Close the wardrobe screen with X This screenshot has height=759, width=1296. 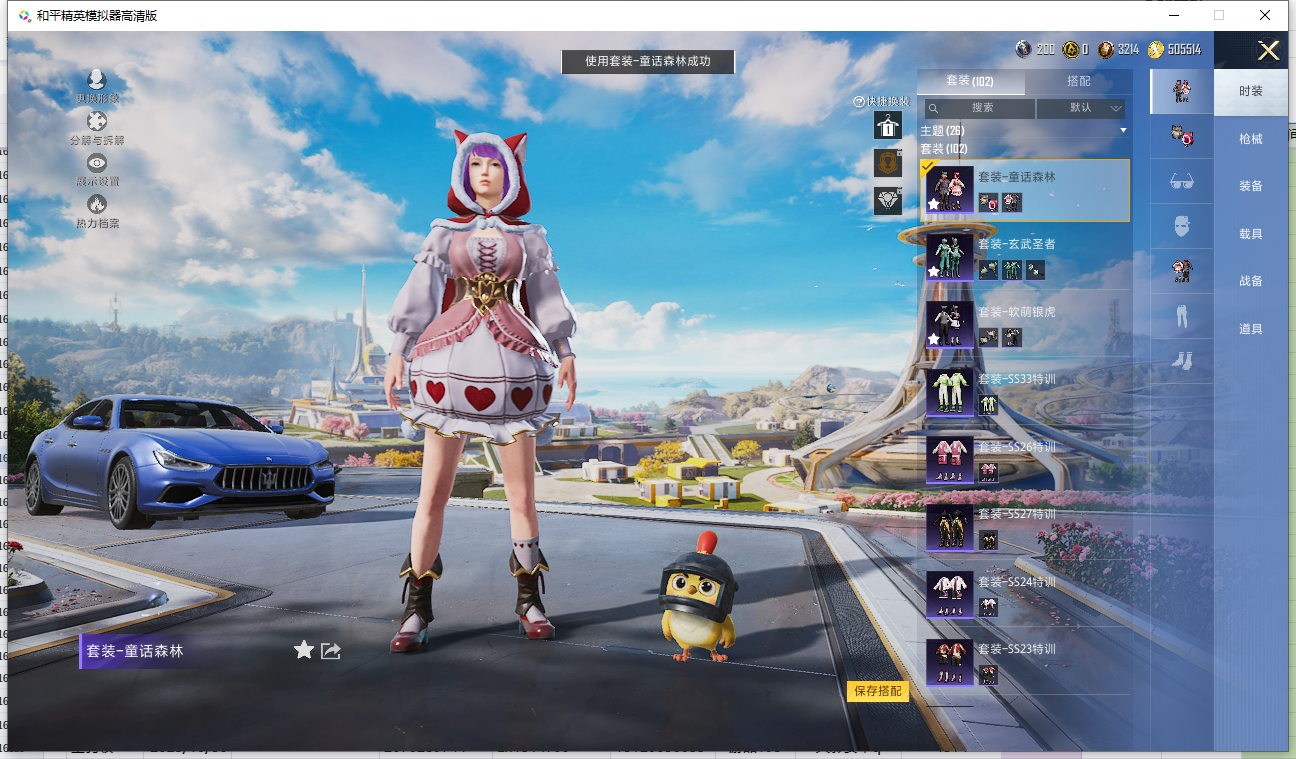point(1268,51)
